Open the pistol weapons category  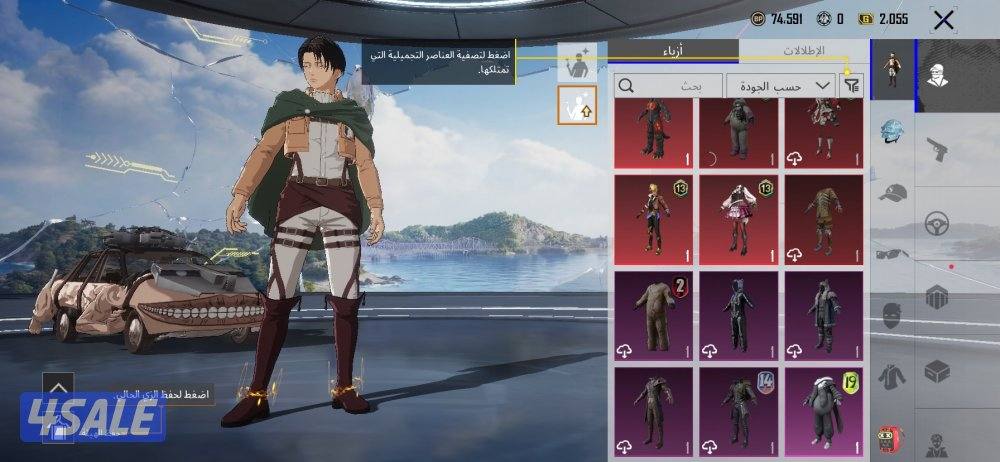click(x=937, y=150)
